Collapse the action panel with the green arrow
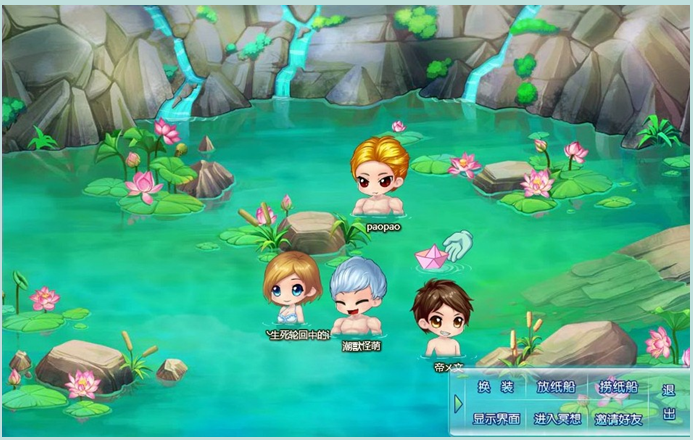This screenshot has width=693, height=440. pos(458,403)
